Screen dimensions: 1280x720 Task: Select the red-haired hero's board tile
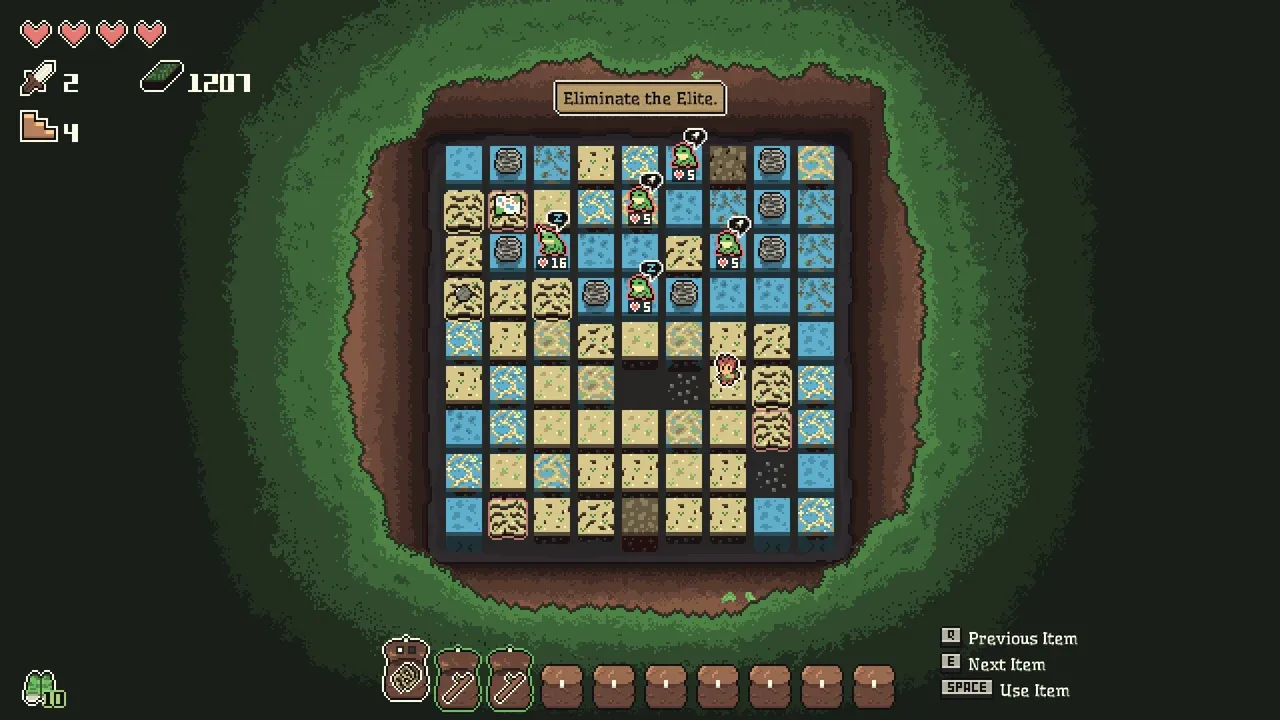point(728,374)
